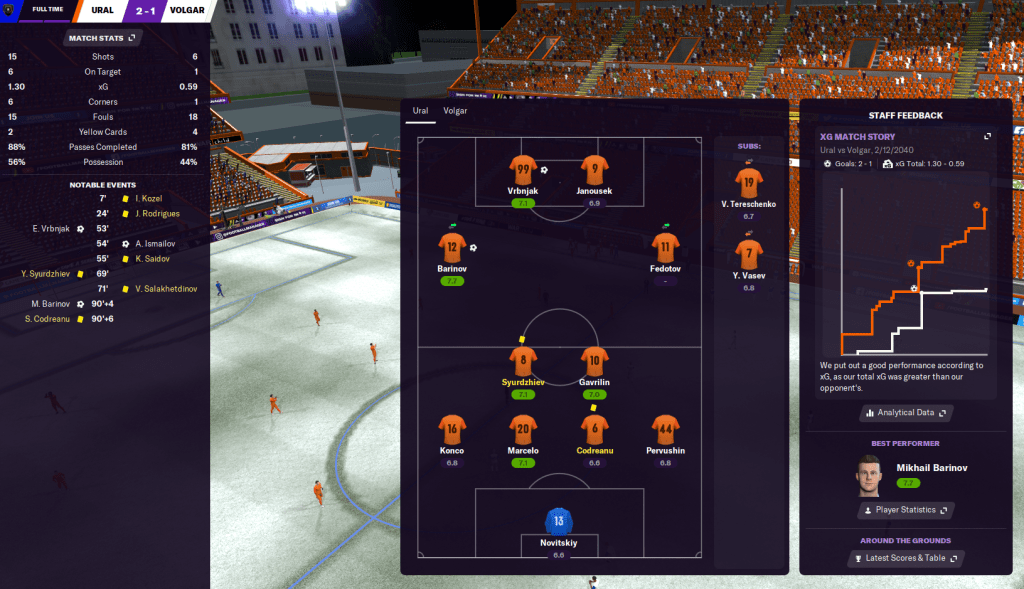Expand the xG Match Story chart
The height and width of the screenshot is (589, 1024).
coord(987,136)
